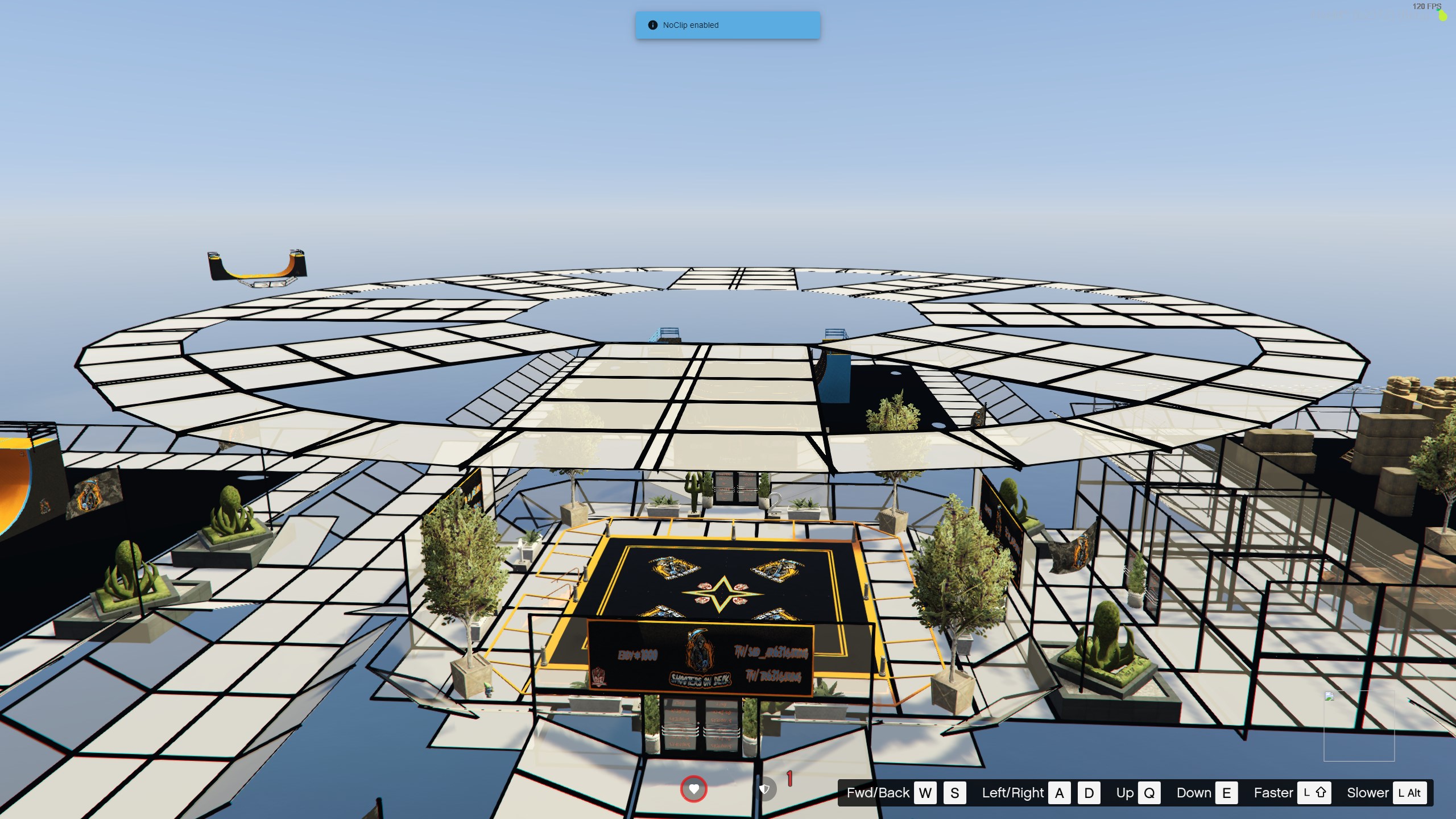
Task: Click the shield armor icon
Action: [765, 789]
